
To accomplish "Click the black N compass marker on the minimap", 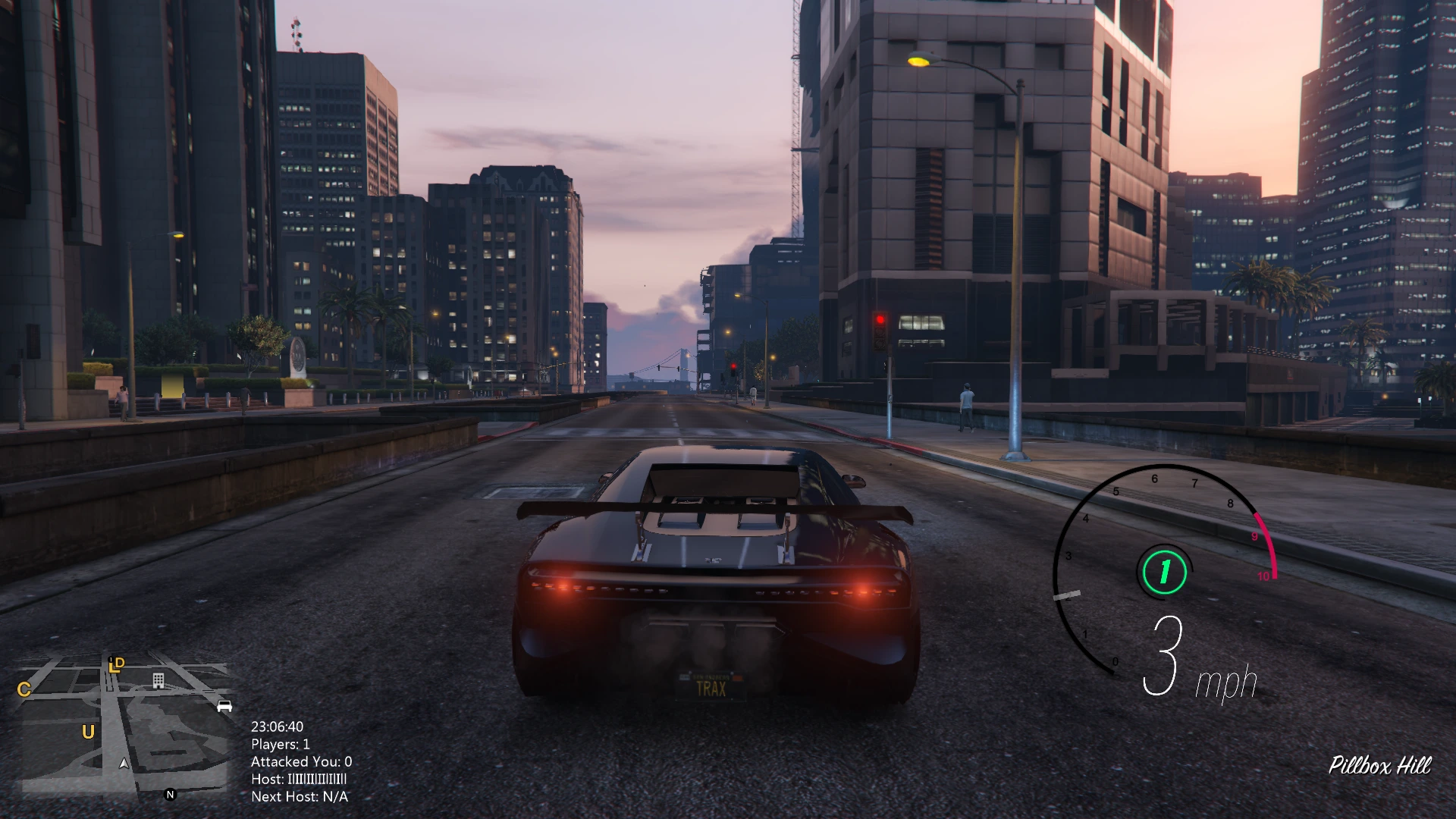I will click(x=170, y=794).
